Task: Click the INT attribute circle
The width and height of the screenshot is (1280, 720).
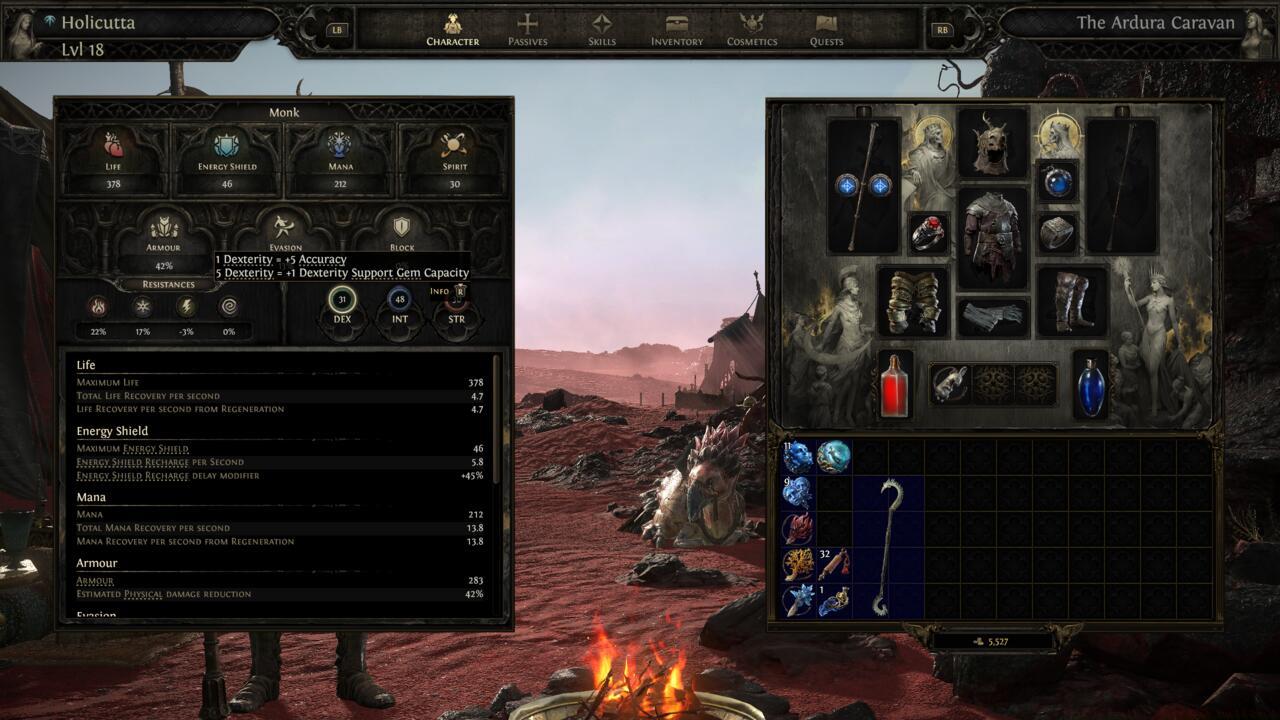Action: click(400, 303)
